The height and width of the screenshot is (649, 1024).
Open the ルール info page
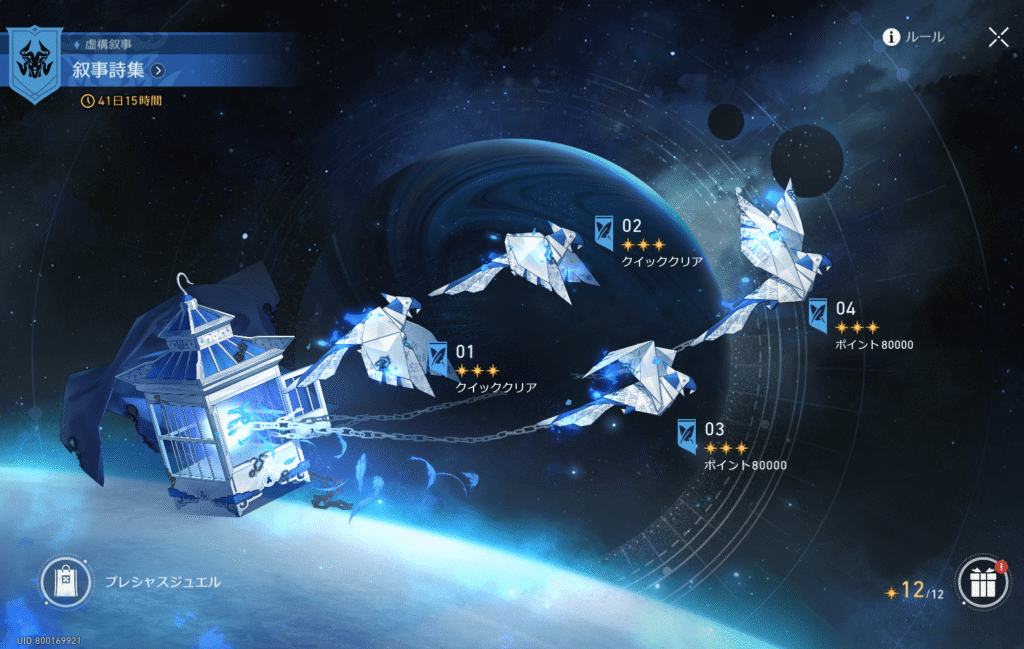(913, 38)
